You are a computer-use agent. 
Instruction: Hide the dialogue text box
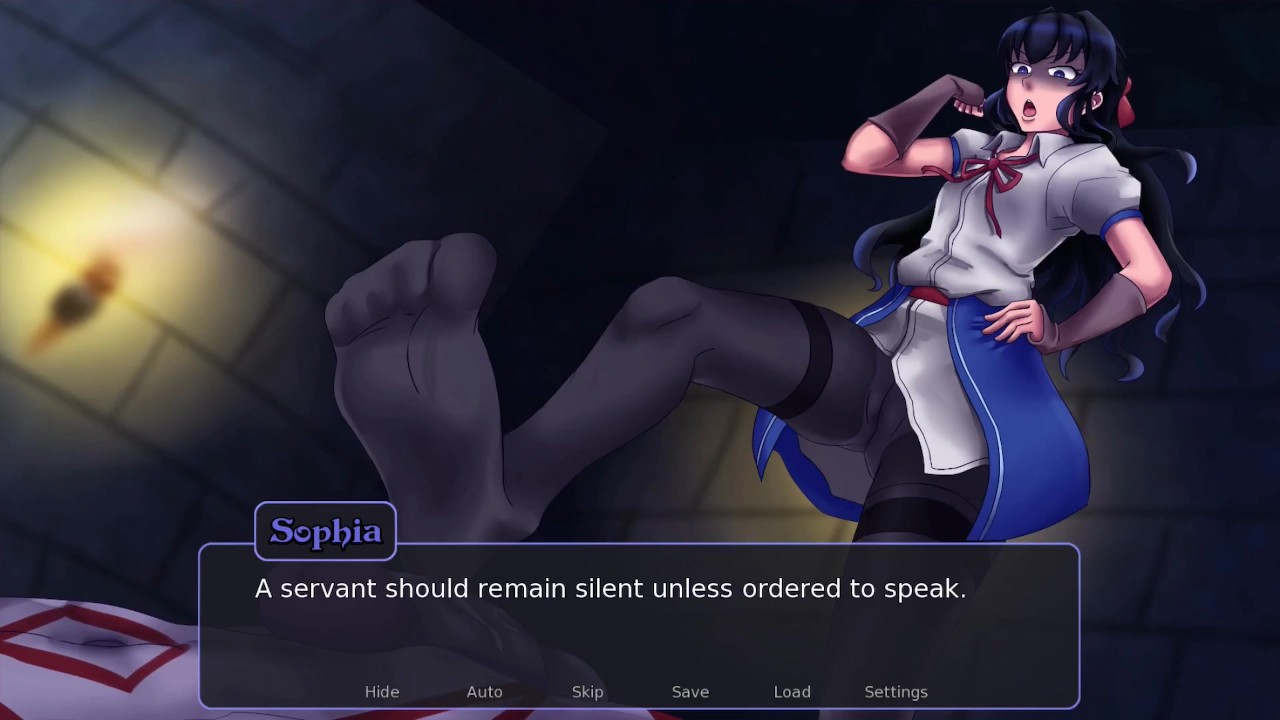(x=382, y=692)
